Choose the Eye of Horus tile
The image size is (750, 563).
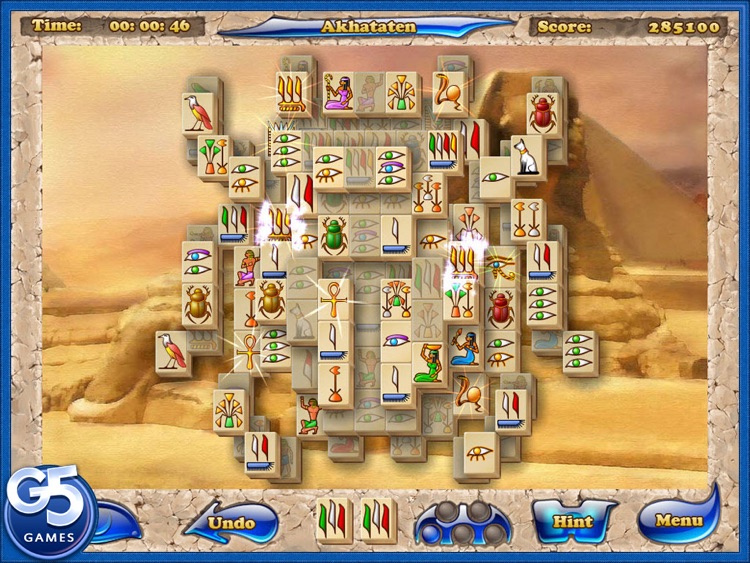[498, 265]
